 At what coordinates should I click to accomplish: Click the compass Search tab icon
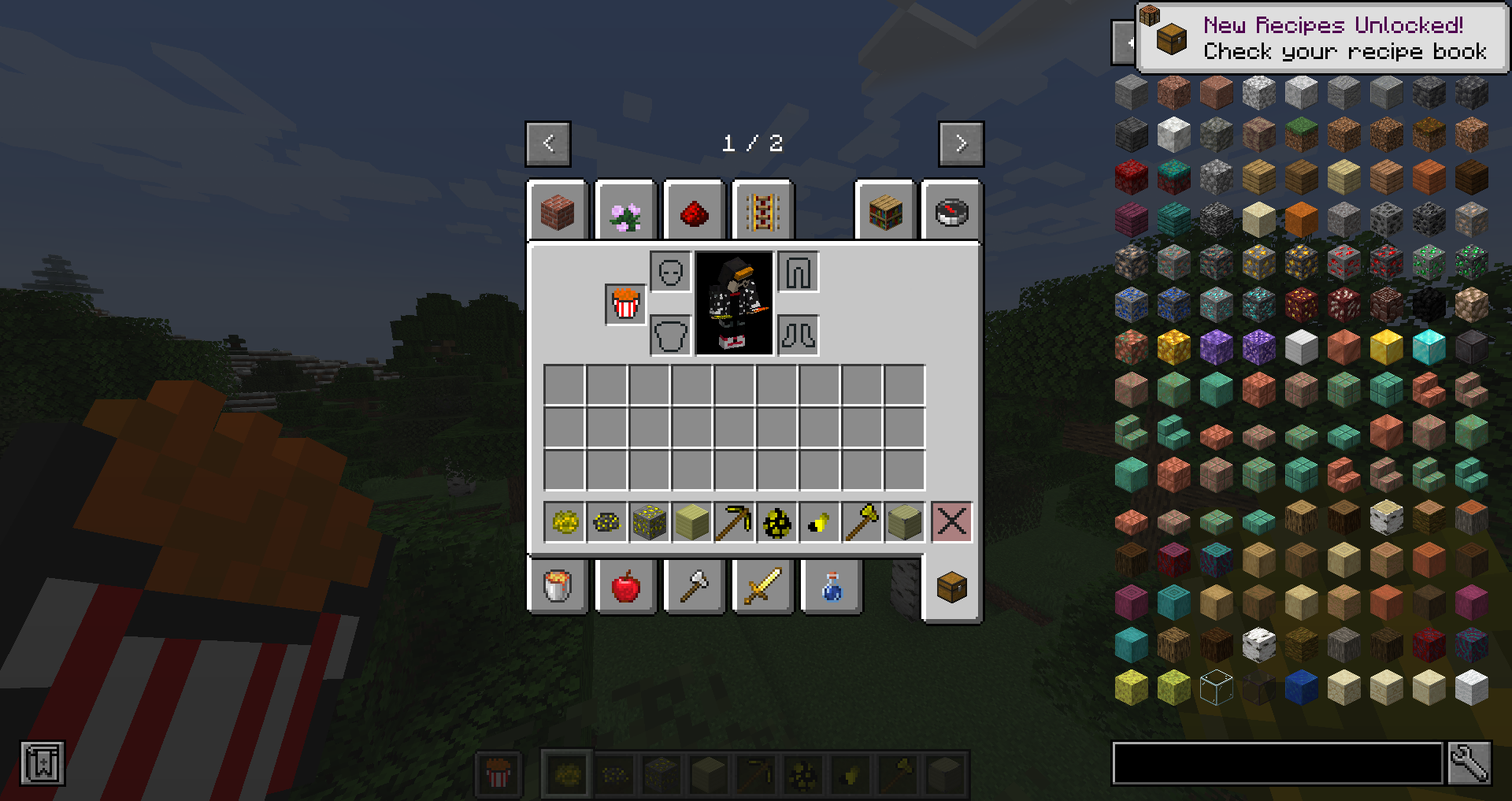[951, 211]
